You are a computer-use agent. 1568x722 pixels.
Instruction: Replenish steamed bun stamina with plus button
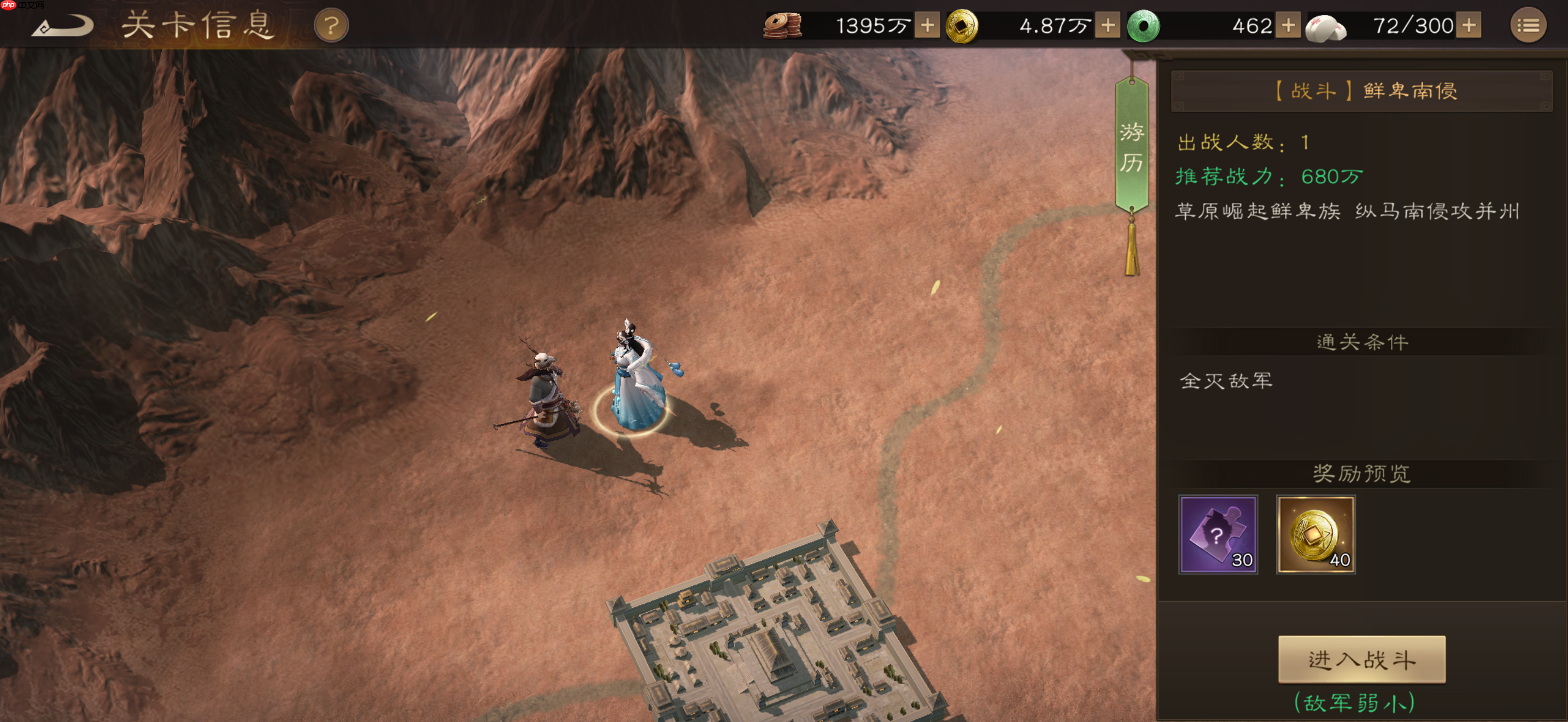coord(1469,26)
